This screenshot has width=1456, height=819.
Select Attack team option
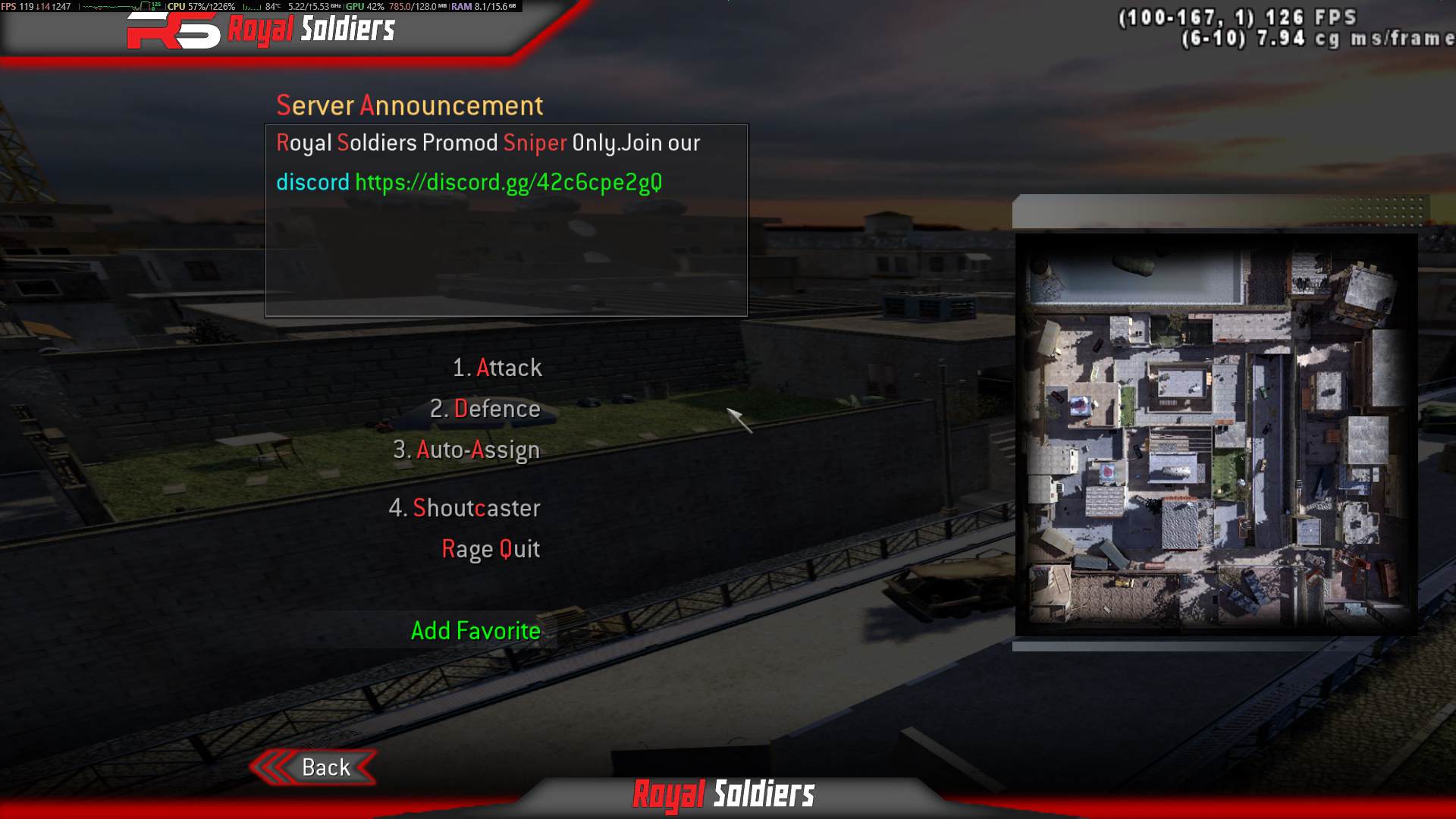497,368
